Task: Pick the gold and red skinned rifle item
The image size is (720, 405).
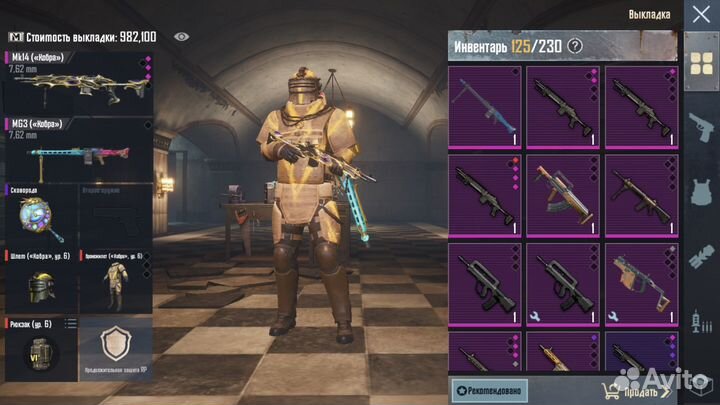Action: click(x=563, y=194)
